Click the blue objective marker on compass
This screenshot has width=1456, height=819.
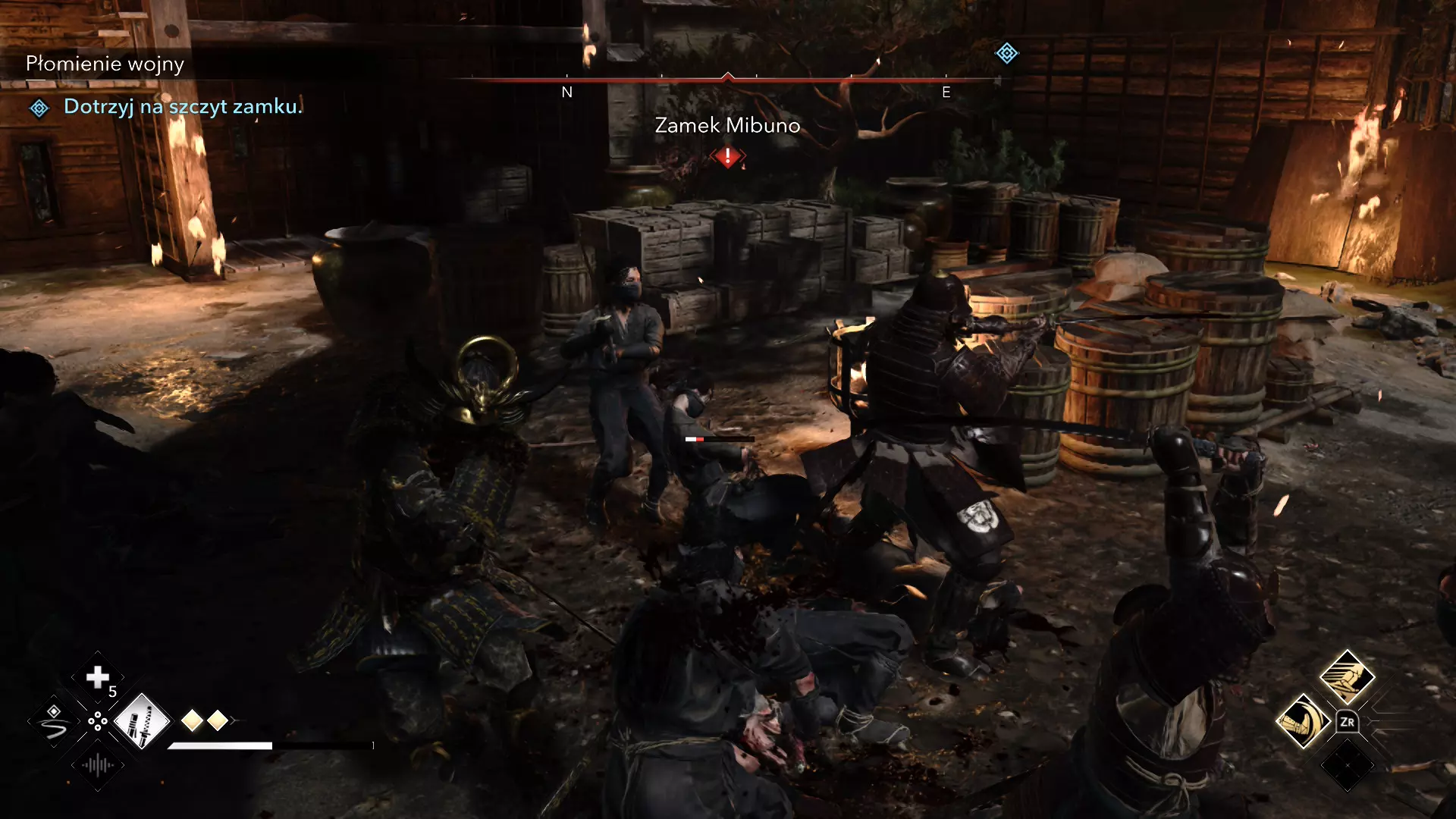point(1006,53)
